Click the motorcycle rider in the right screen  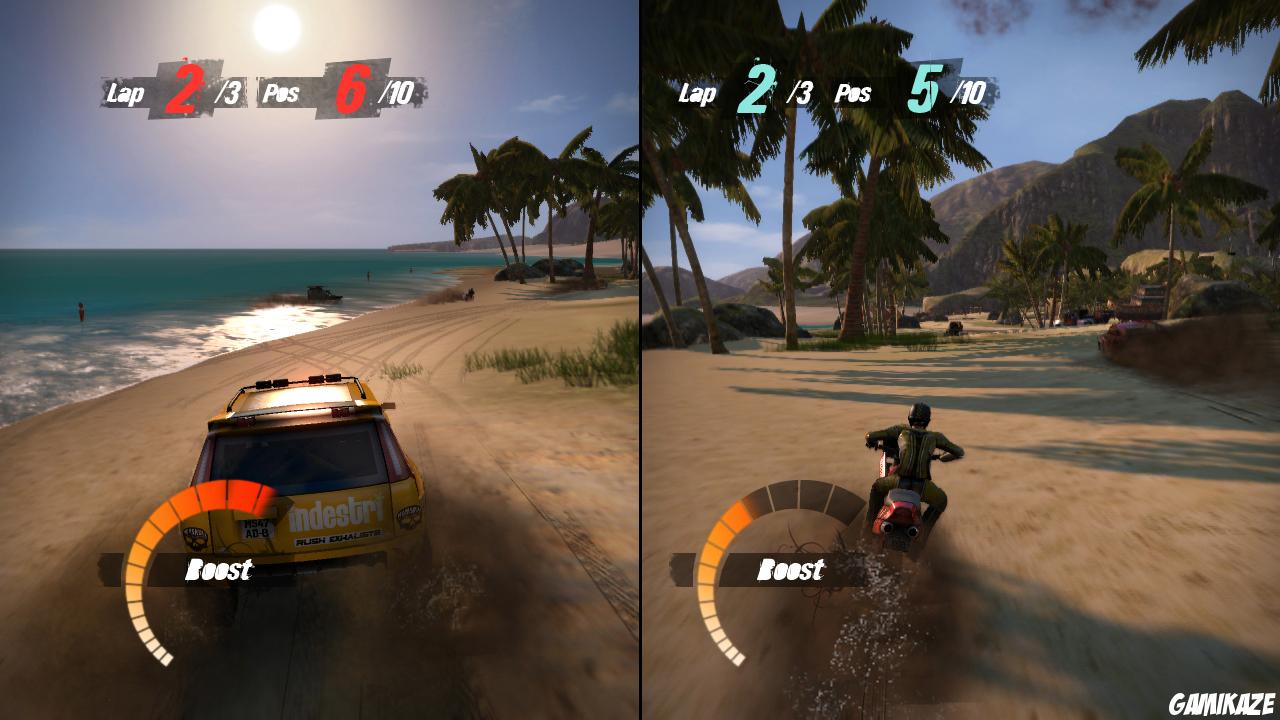tap(916, 455)
